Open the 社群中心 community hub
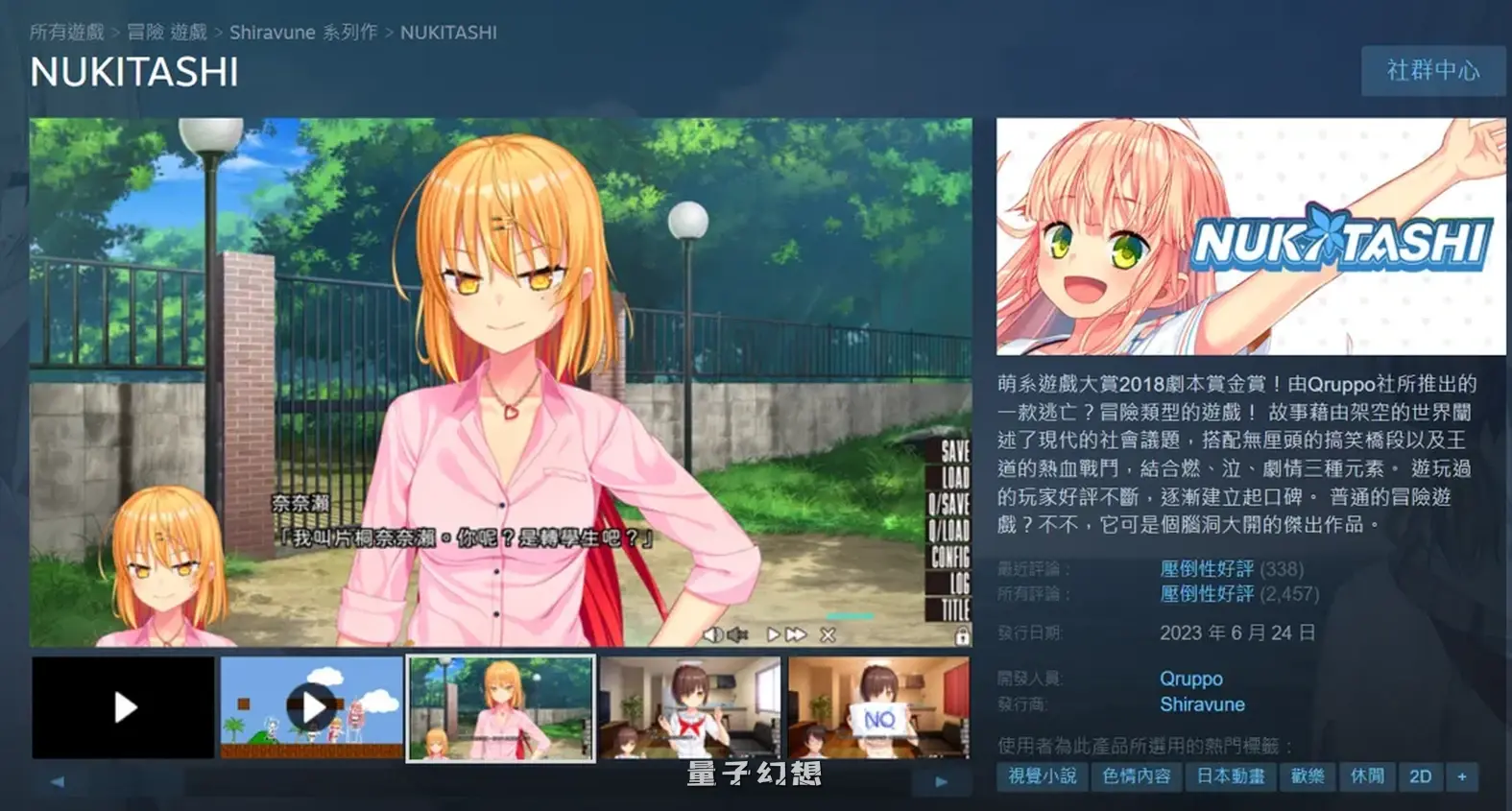 click(1433, 71)
